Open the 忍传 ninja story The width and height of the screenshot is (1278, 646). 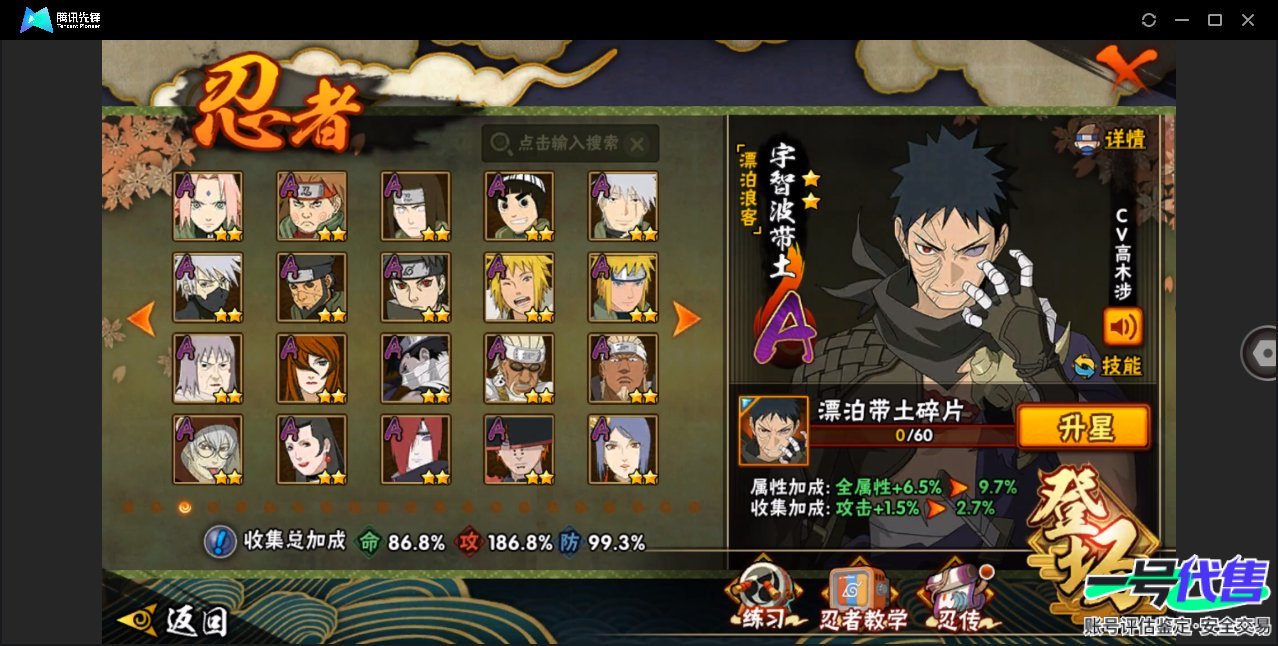coord(957,600)
